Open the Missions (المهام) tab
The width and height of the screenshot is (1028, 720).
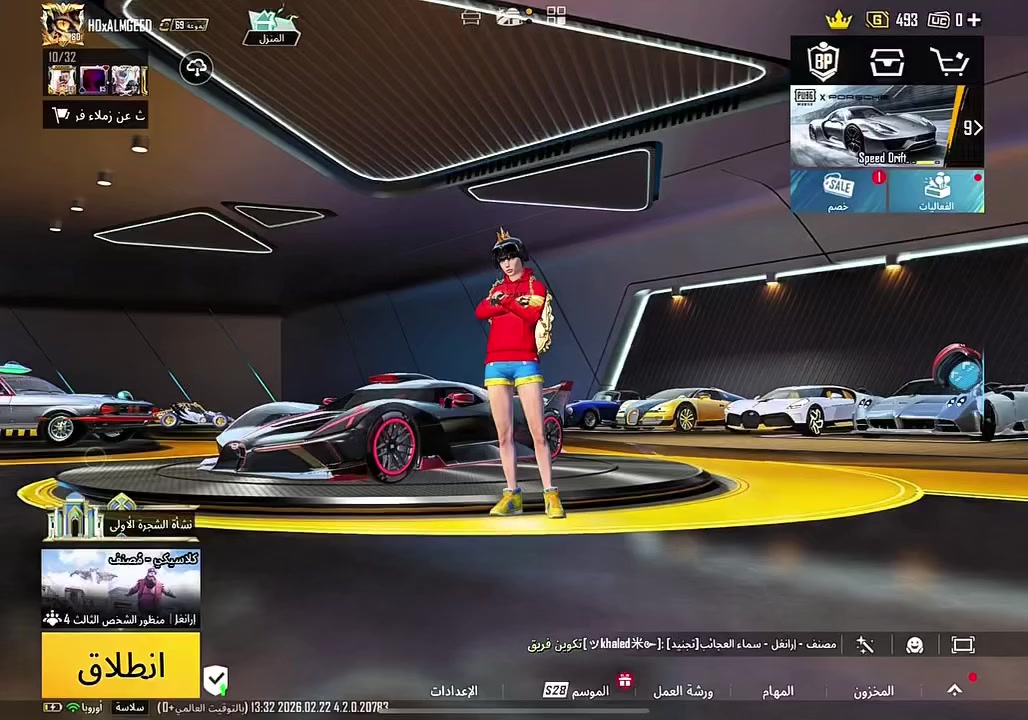pos(778,691)
